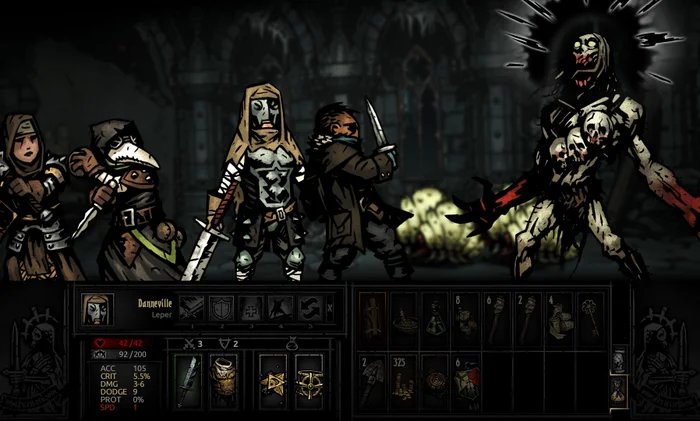The width and height of the screenshot is (700, 421).
Task: Inspect the equipped armor slot
Action: pos(225,381)
